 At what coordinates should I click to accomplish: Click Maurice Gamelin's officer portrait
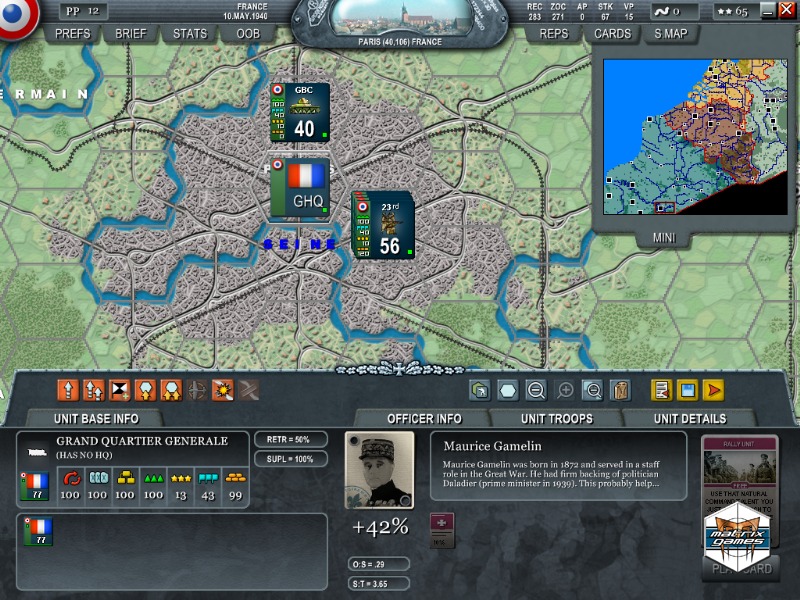coord(379,470)
